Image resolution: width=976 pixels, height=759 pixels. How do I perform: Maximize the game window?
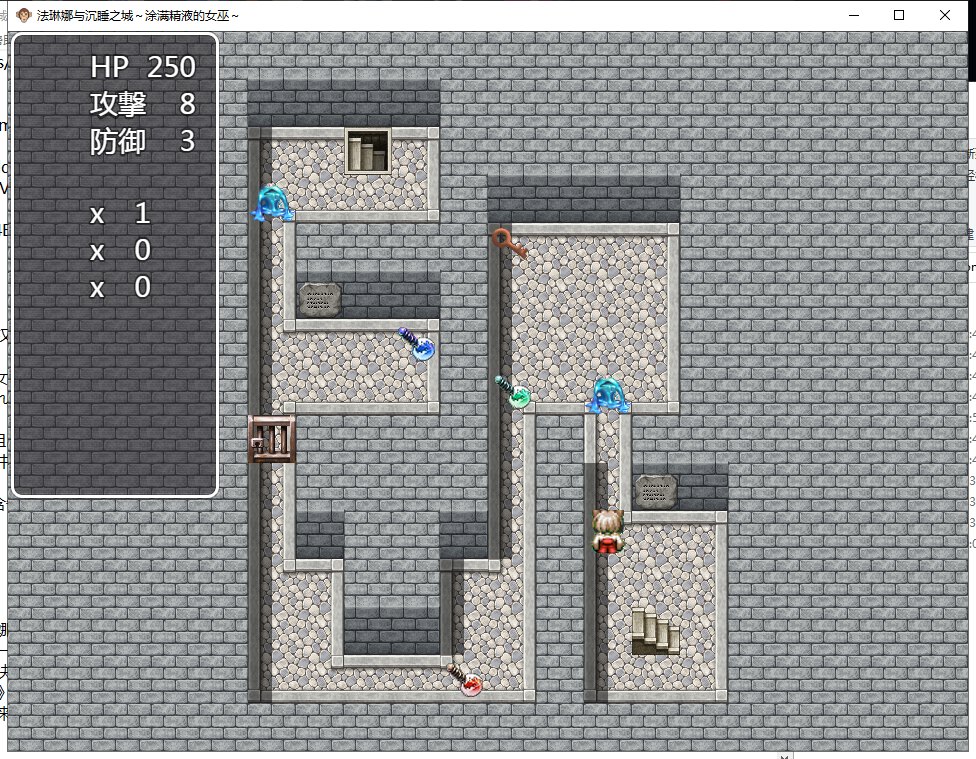(899, 15)
